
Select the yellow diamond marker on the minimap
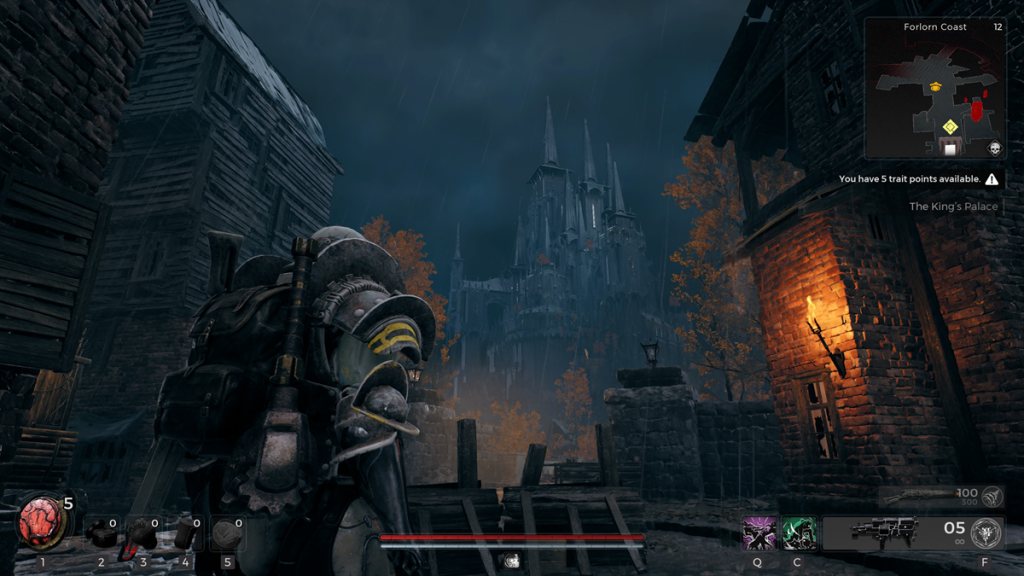[949, 126]
